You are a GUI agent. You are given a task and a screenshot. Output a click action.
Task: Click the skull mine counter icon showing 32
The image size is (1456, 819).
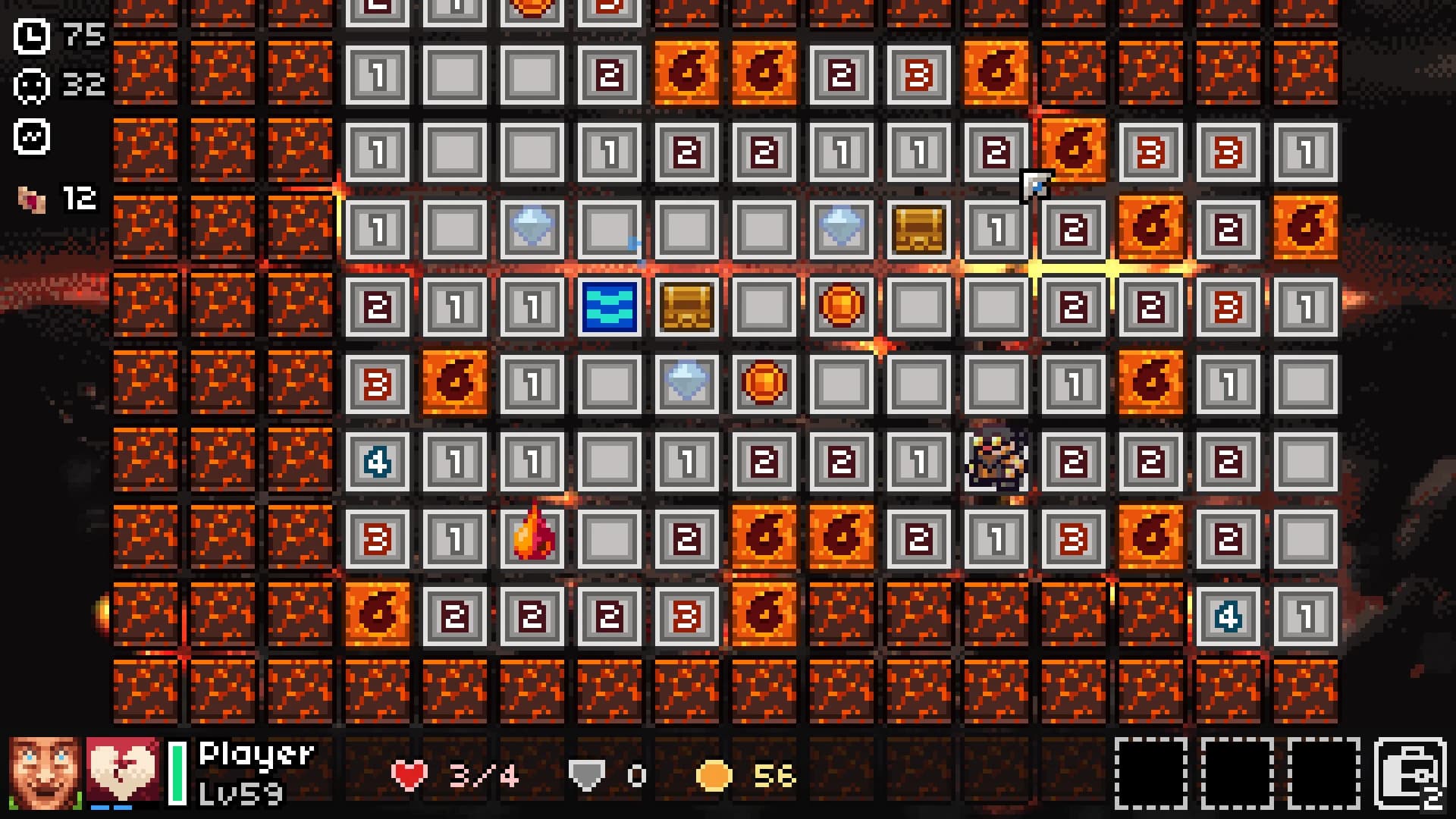point(30,85)
